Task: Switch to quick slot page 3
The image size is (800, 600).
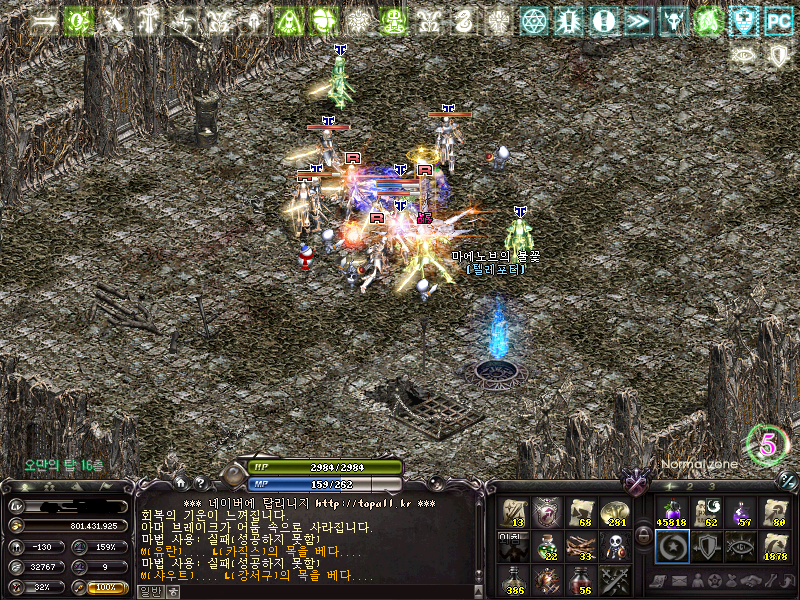Action: (711, 486)
